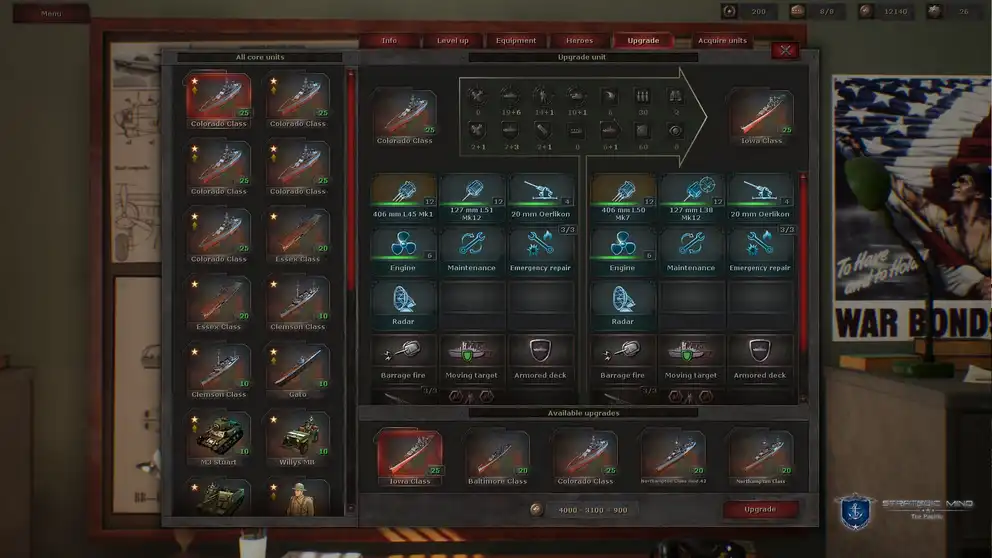The width and height of the screenshot is (992, 558).
Task: Open the Acquire units tab
Action: [722, 41]
